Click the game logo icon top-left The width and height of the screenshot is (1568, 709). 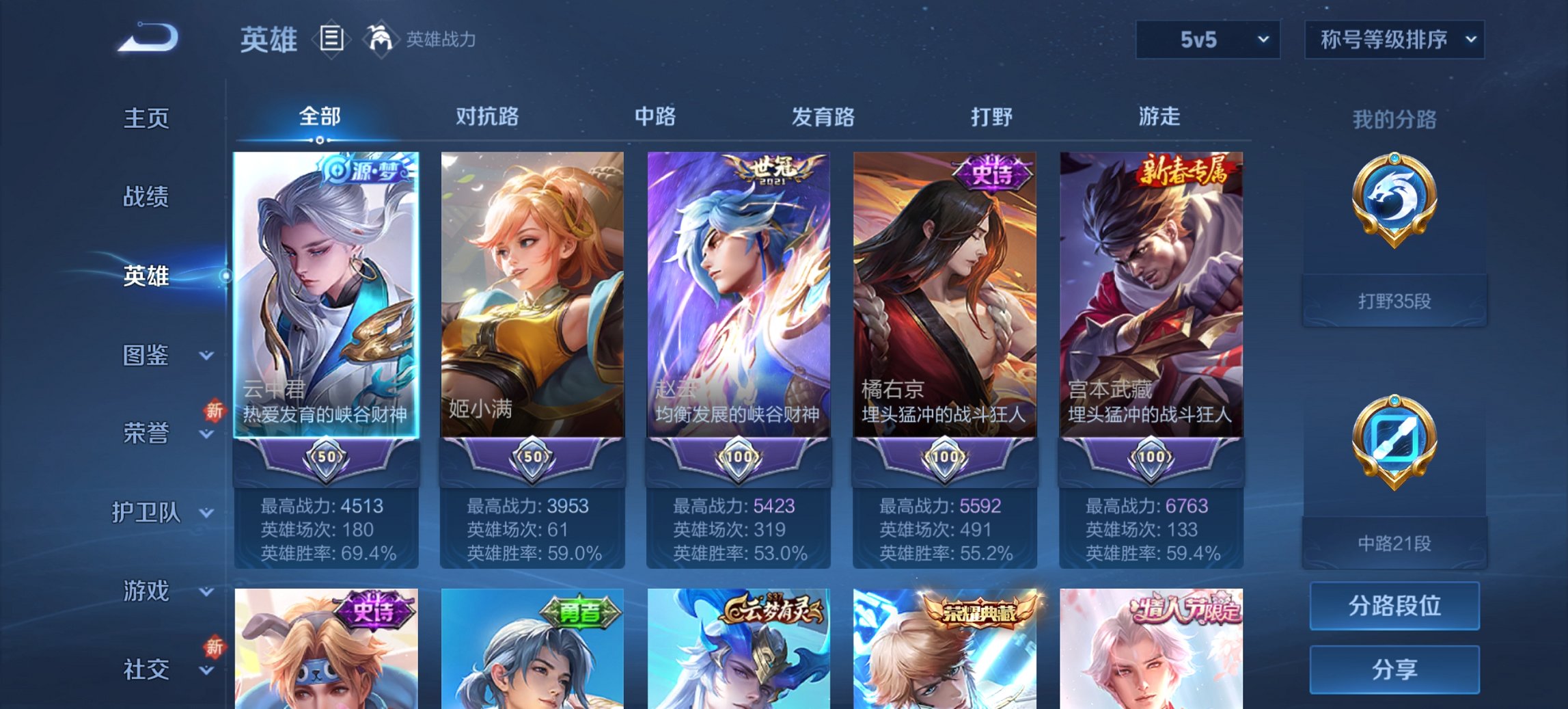tap(146, 38)
